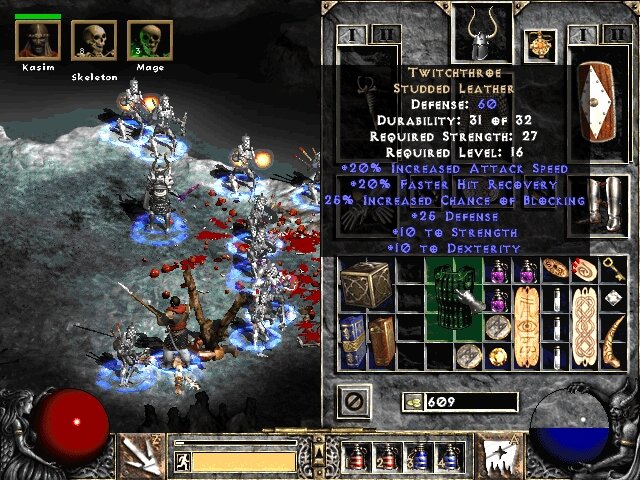Image resolution: width=640 pixels, height=480 pixels.
Task: Open the left-click attack skill selector
Action: [x=142, y=456]
